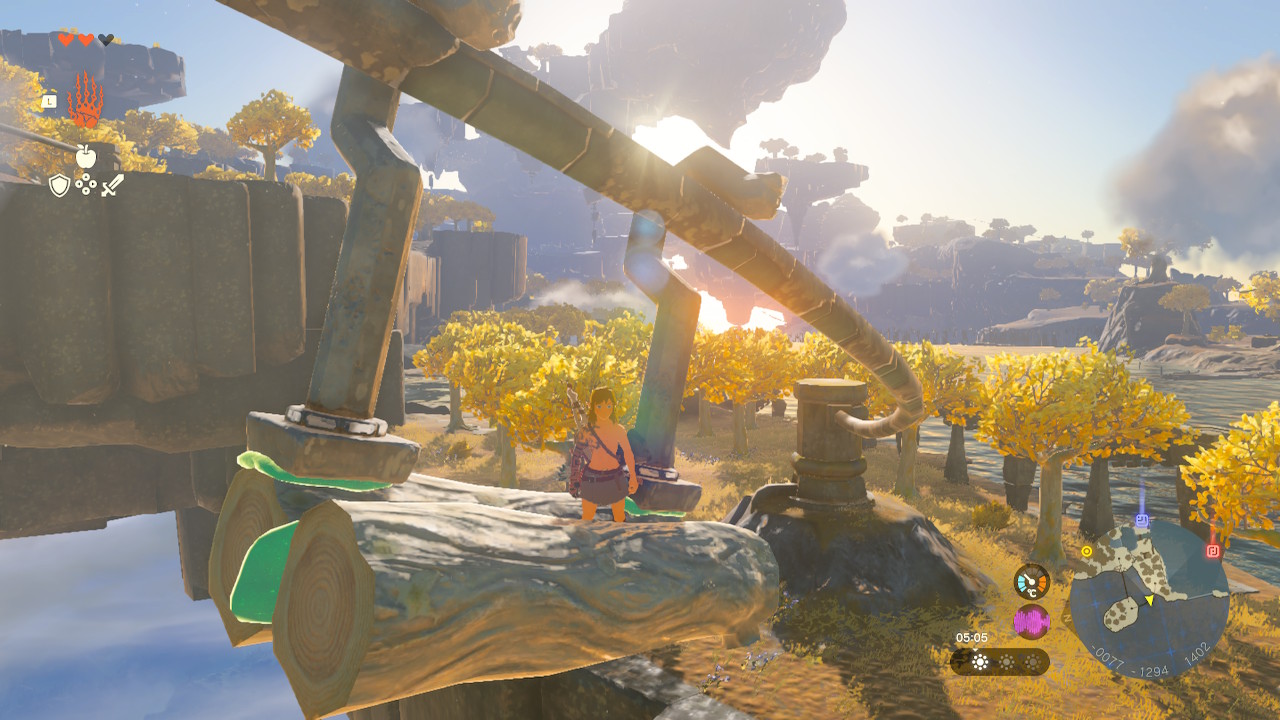The image size is (1280, 720).
Task: Click the L button prompt badge
Action: pyautogui.click(x=50, y=101)
